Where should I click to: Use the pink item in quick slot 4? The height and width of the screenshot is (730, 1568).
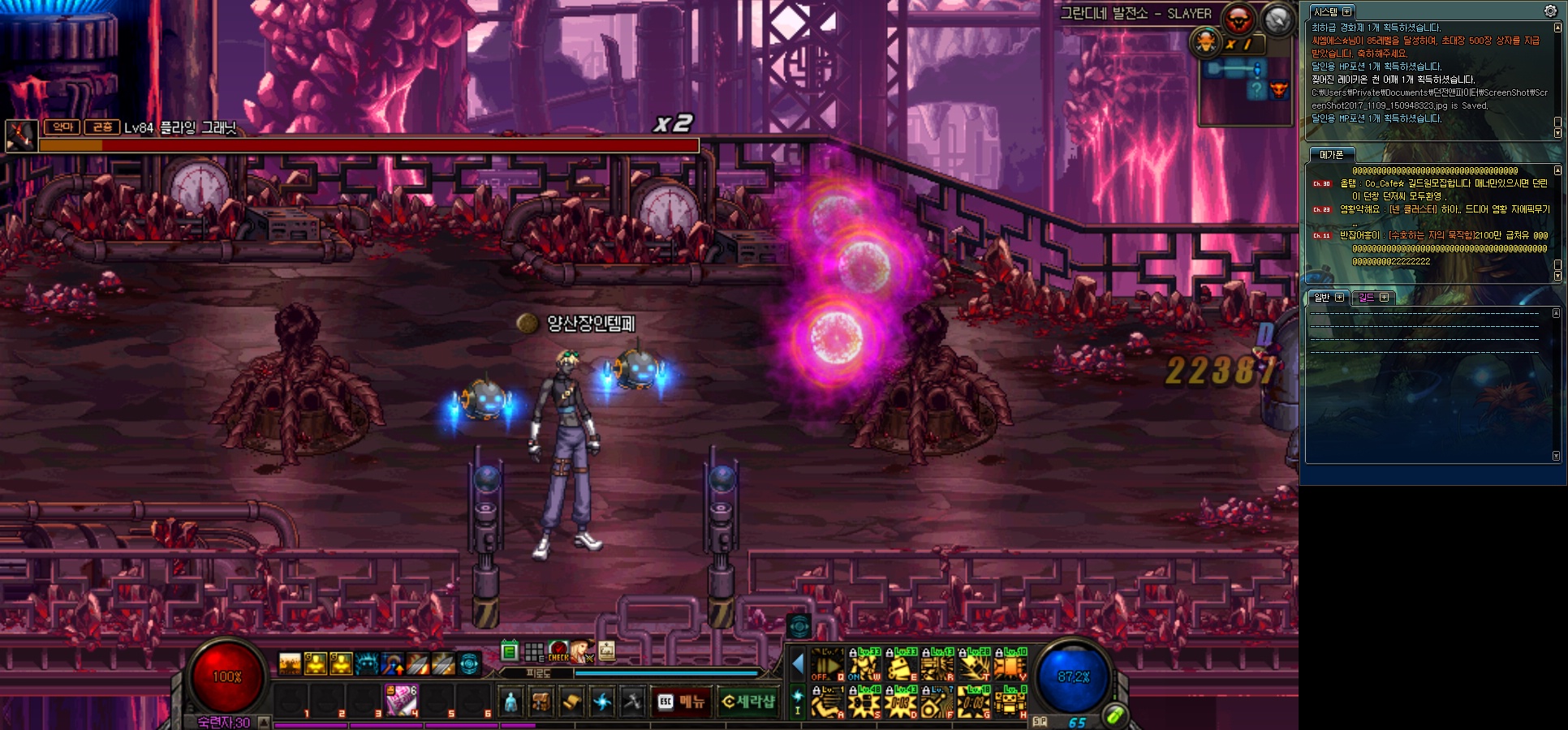401,700
